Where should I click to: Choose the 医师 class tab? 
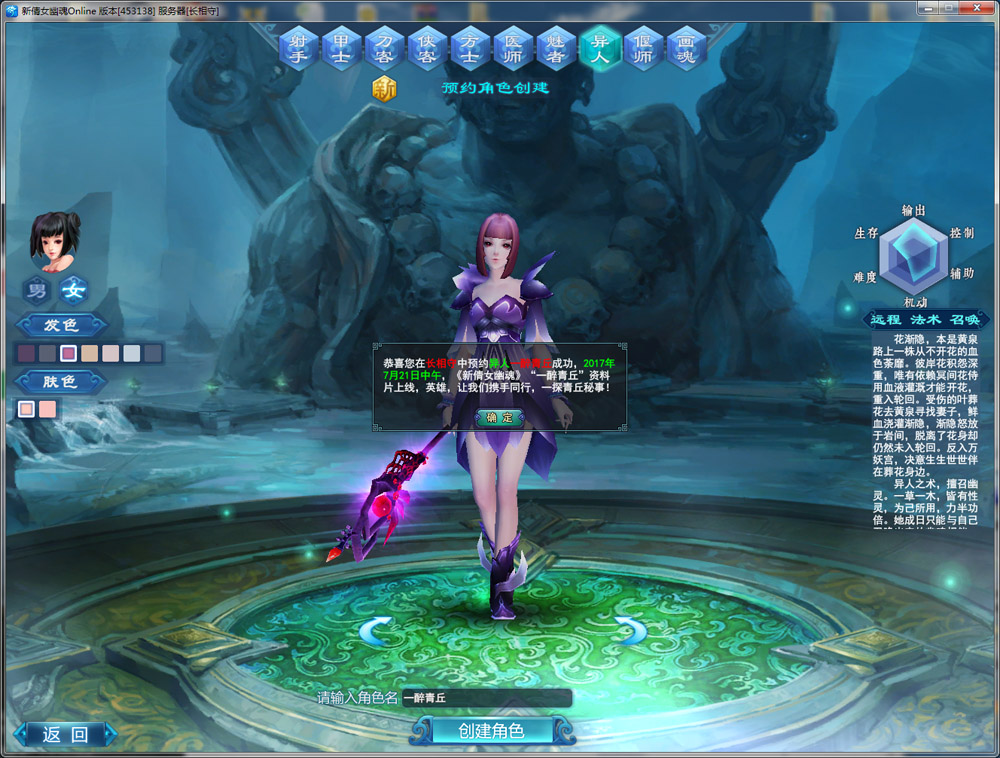tap(514, 47)
